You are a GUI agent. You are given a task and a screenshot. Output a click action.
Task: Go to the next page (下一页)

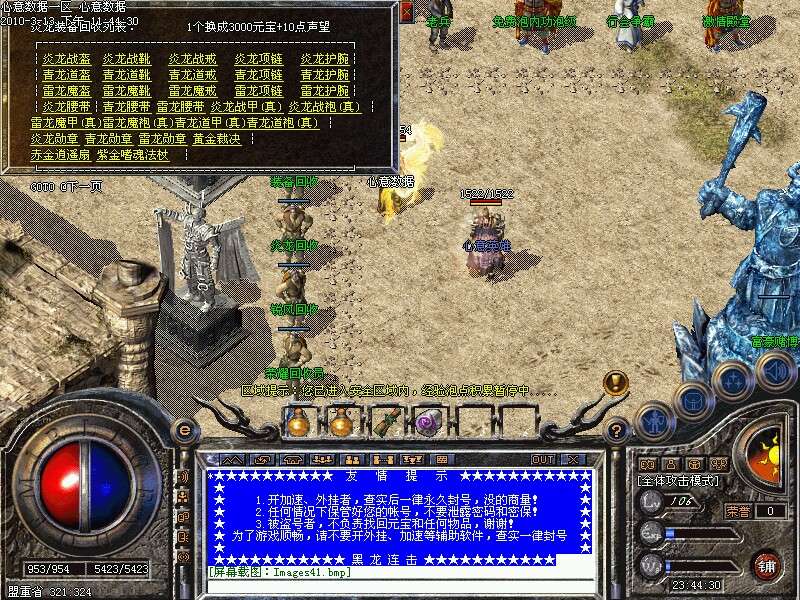[81, 186]
